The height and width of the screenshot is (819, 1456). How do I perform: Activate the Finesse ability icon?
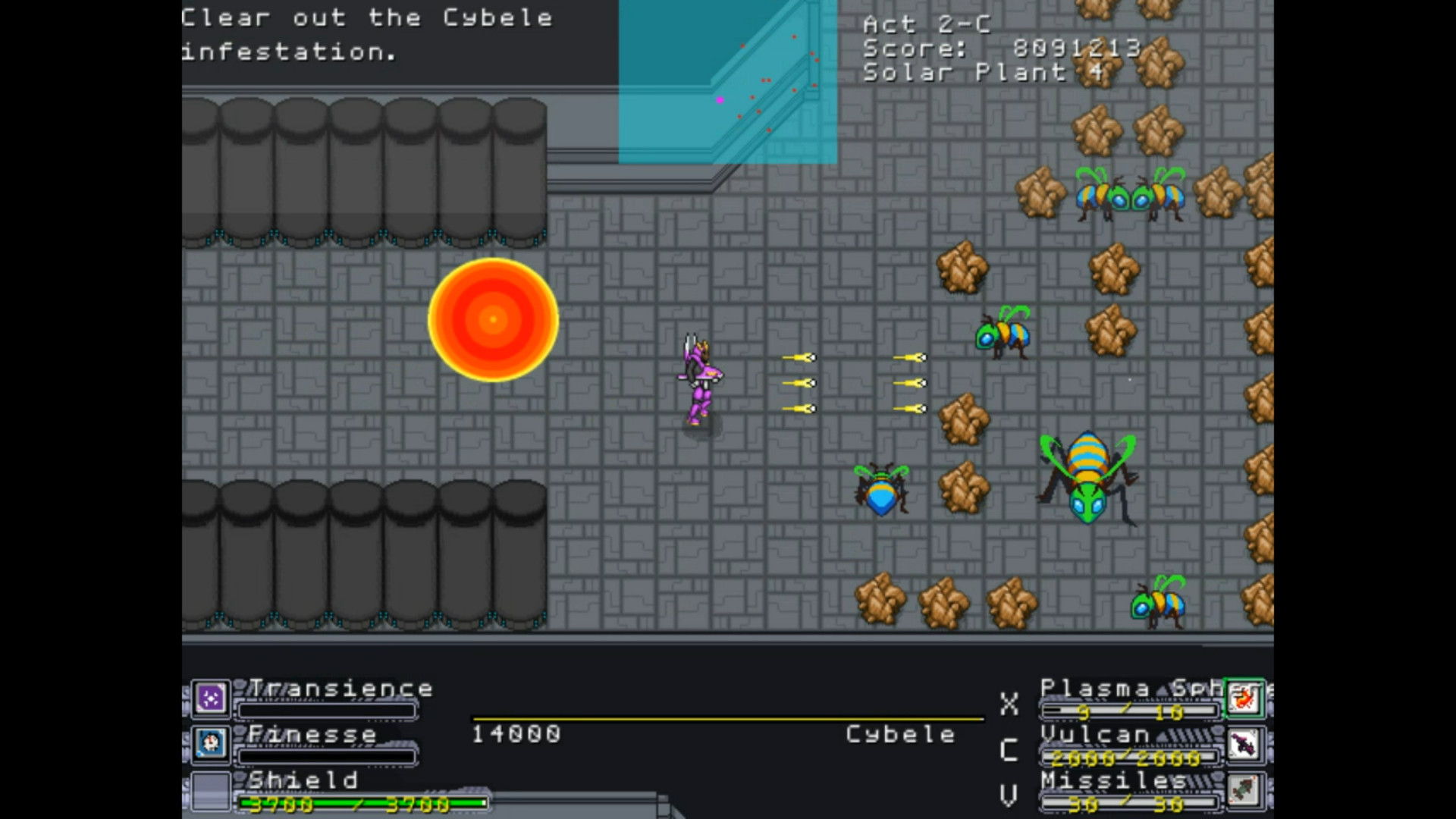[210, 745]
